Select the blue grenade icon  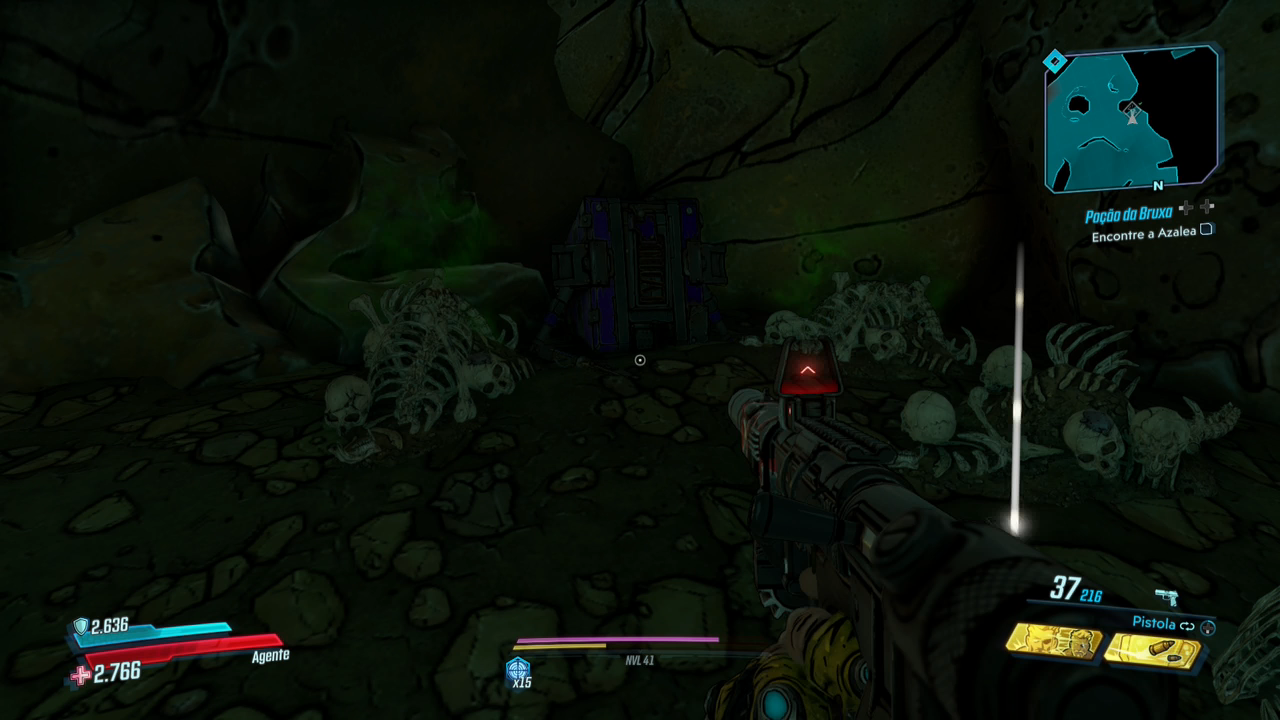tap(518, 669)
